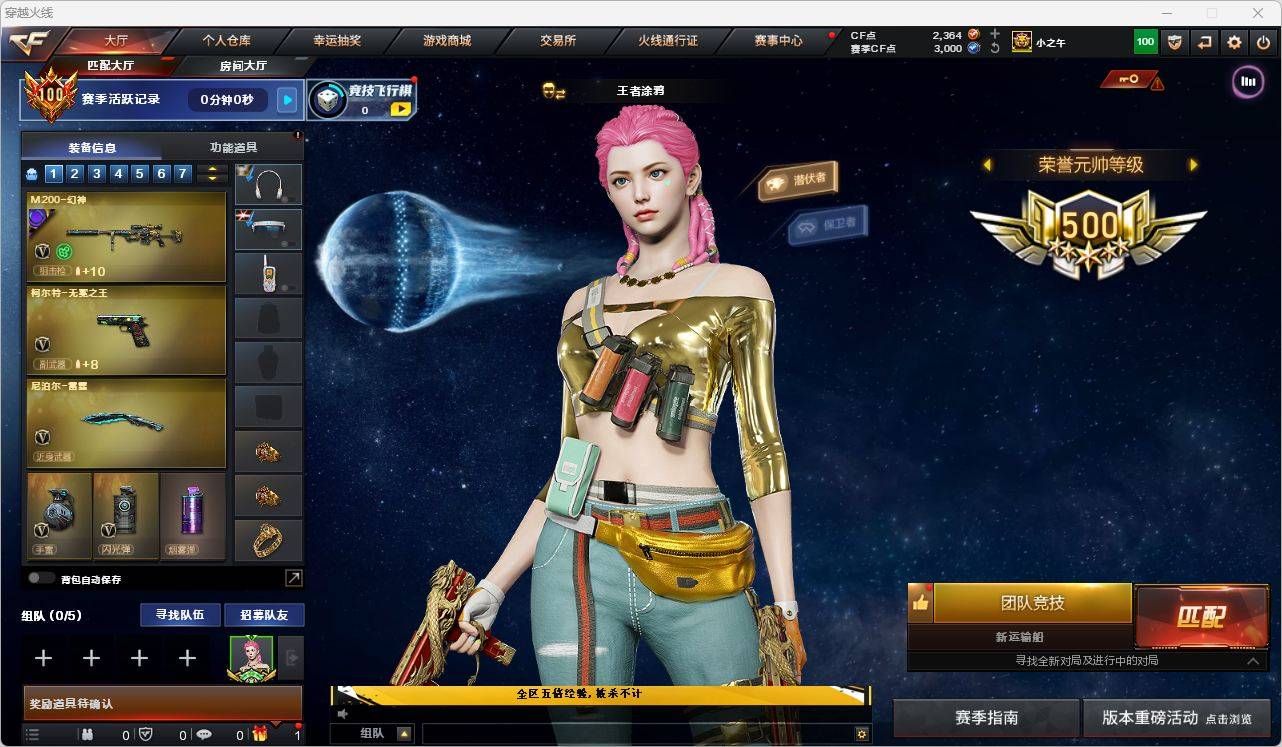The height and width of the screenshot is (747, 1282).
Task: Open the 竞技飞行棋 mini-game
Action: tap(361, 99)
